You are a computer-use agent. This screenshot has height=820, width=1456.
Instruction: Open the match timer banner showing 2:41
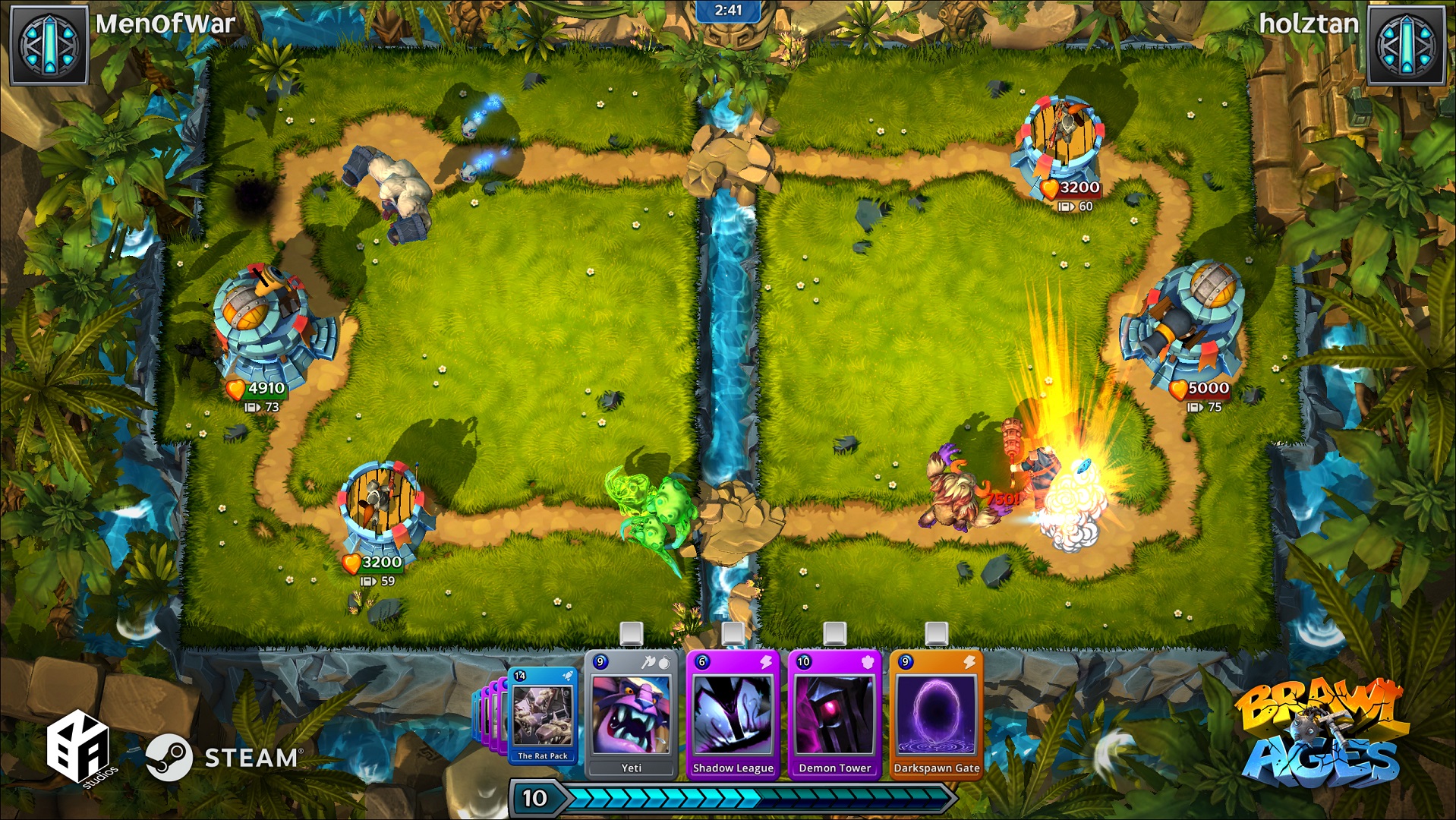tap(728, 11)
